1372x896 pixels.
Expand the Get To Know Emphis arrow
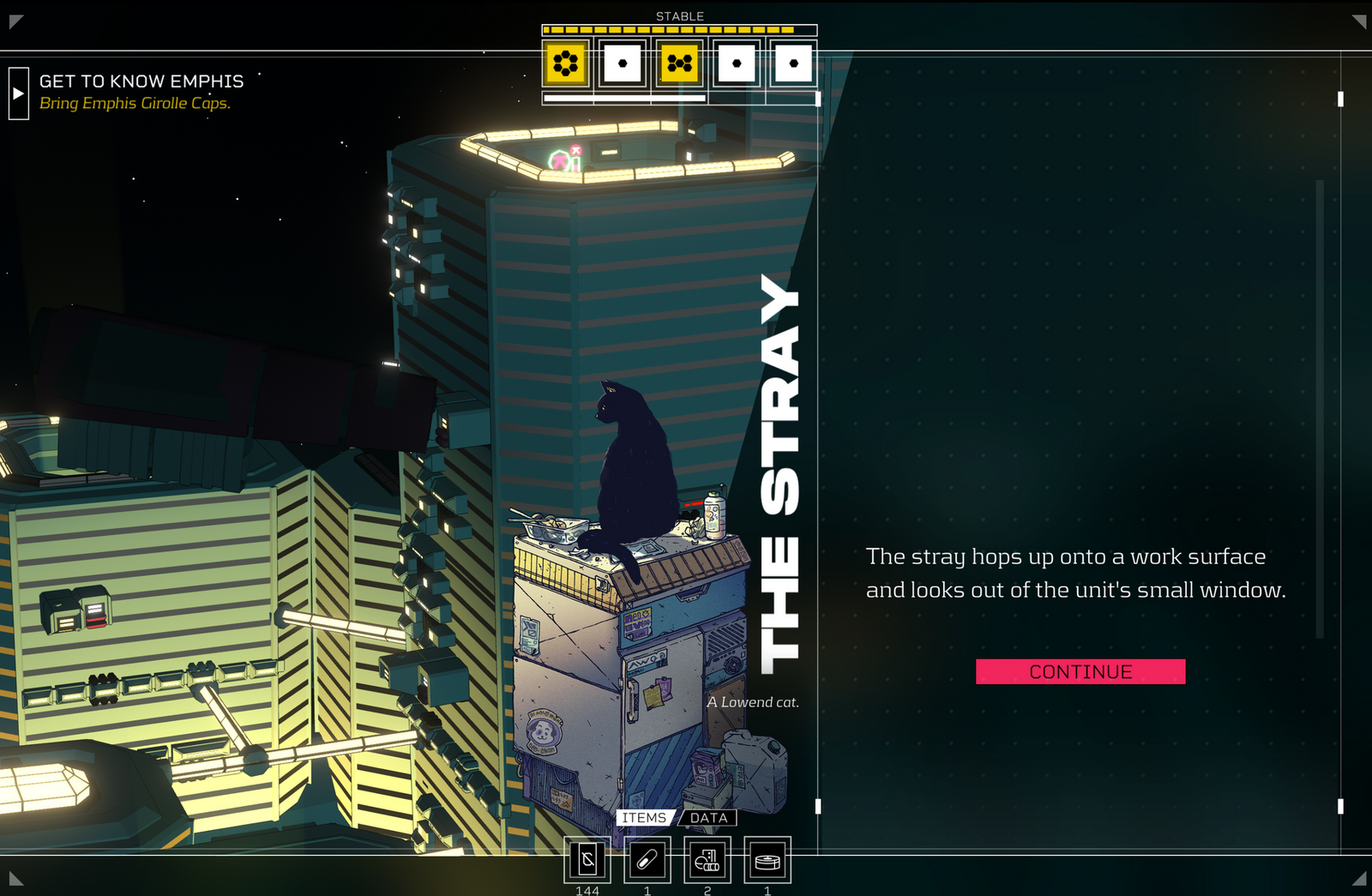click(x=18, y=93)
